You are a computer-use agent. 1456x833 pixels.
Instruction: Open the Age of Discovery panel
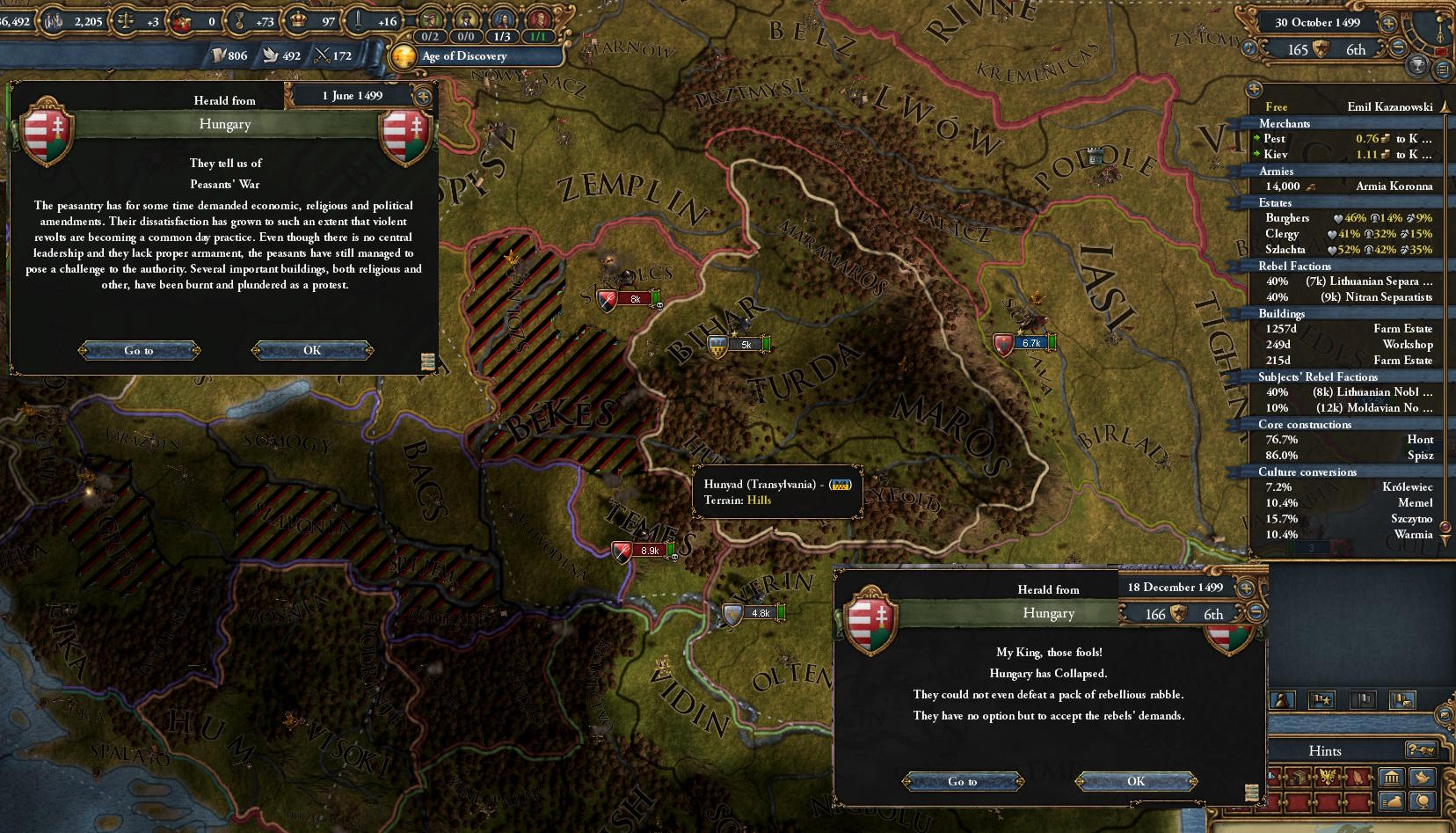[464, 56]
